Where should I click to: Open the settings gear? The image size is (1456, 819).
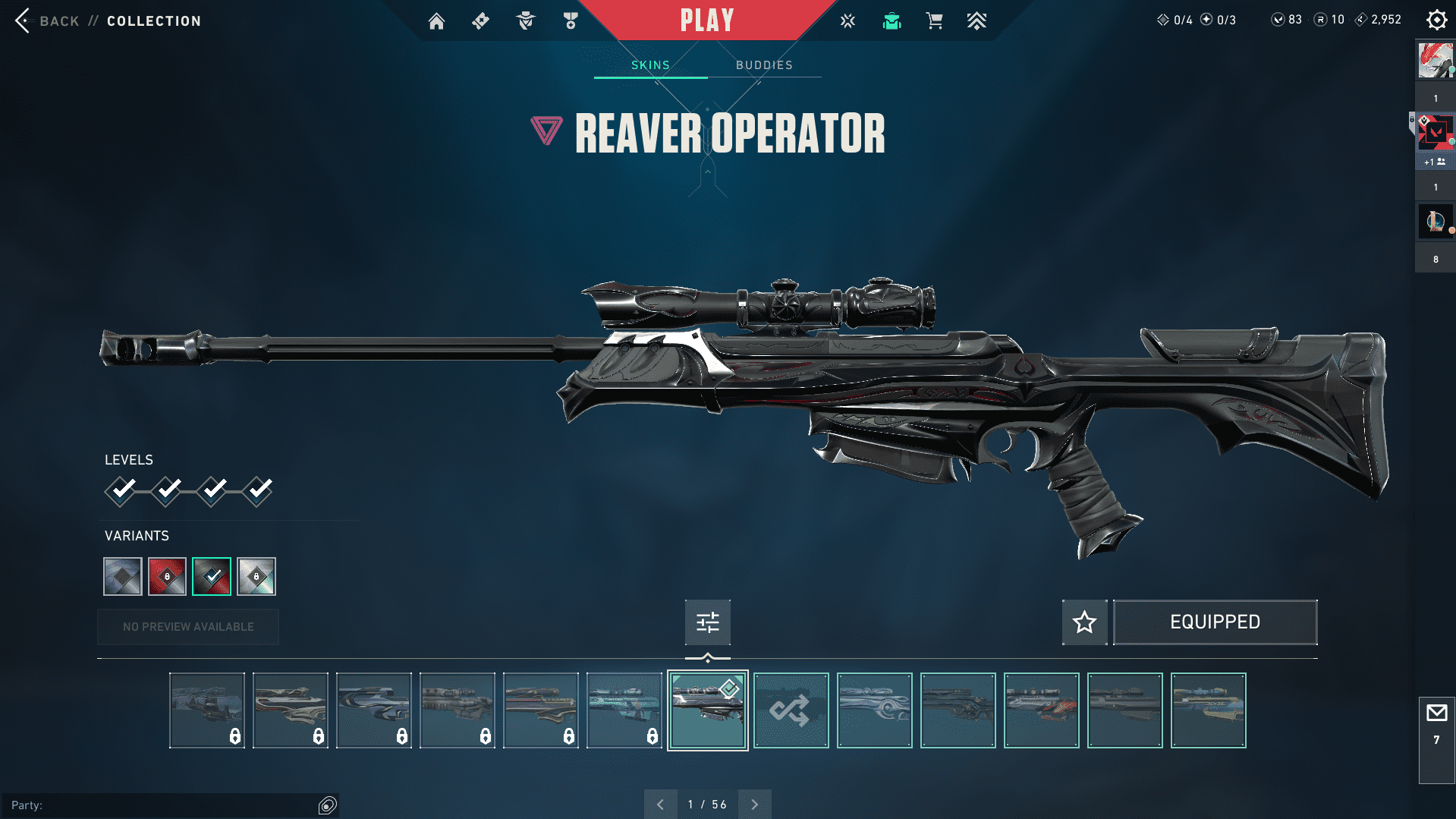coord(1436,20)
